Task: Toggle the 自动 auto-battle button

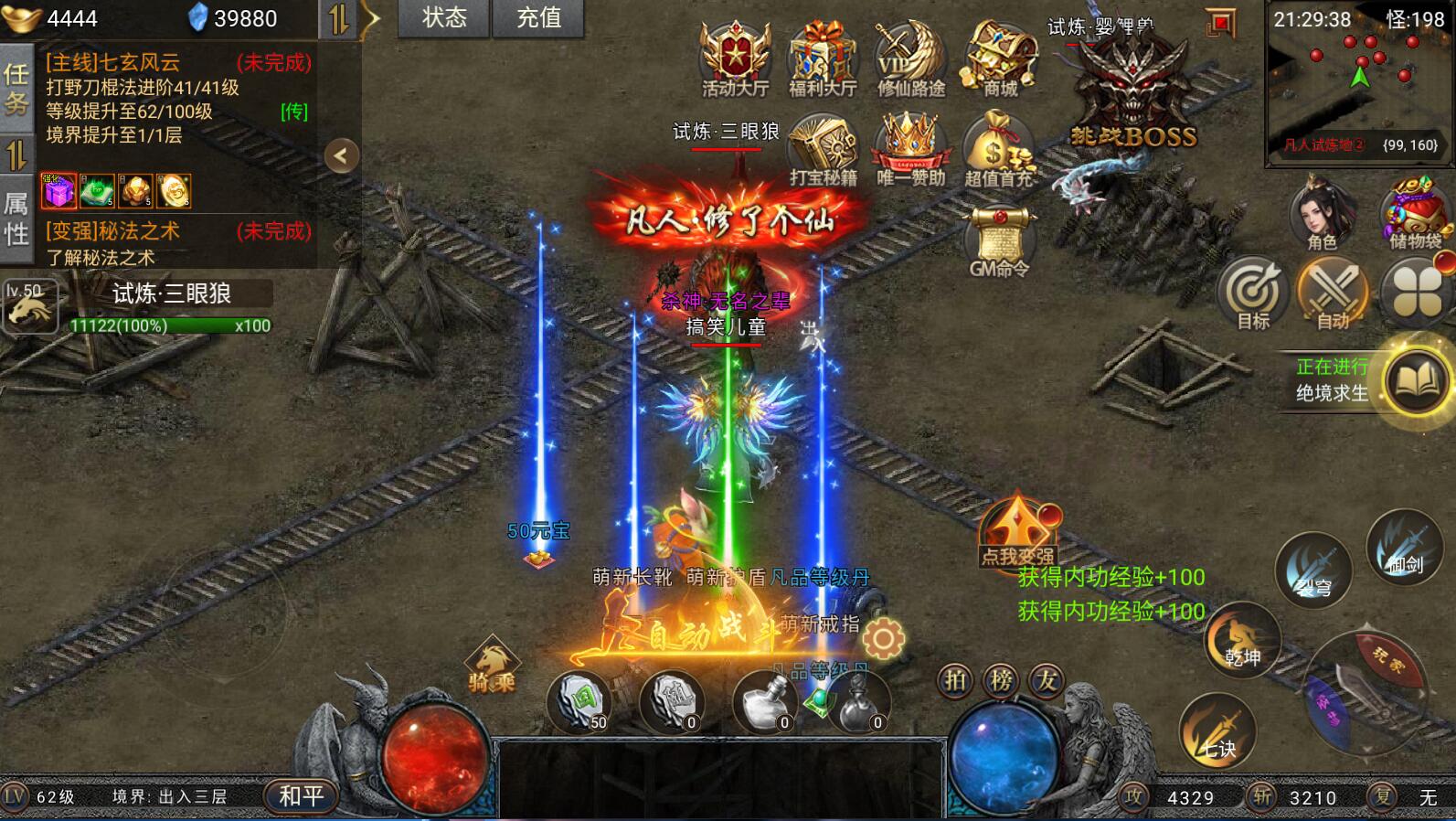Action: [1333, 294]
